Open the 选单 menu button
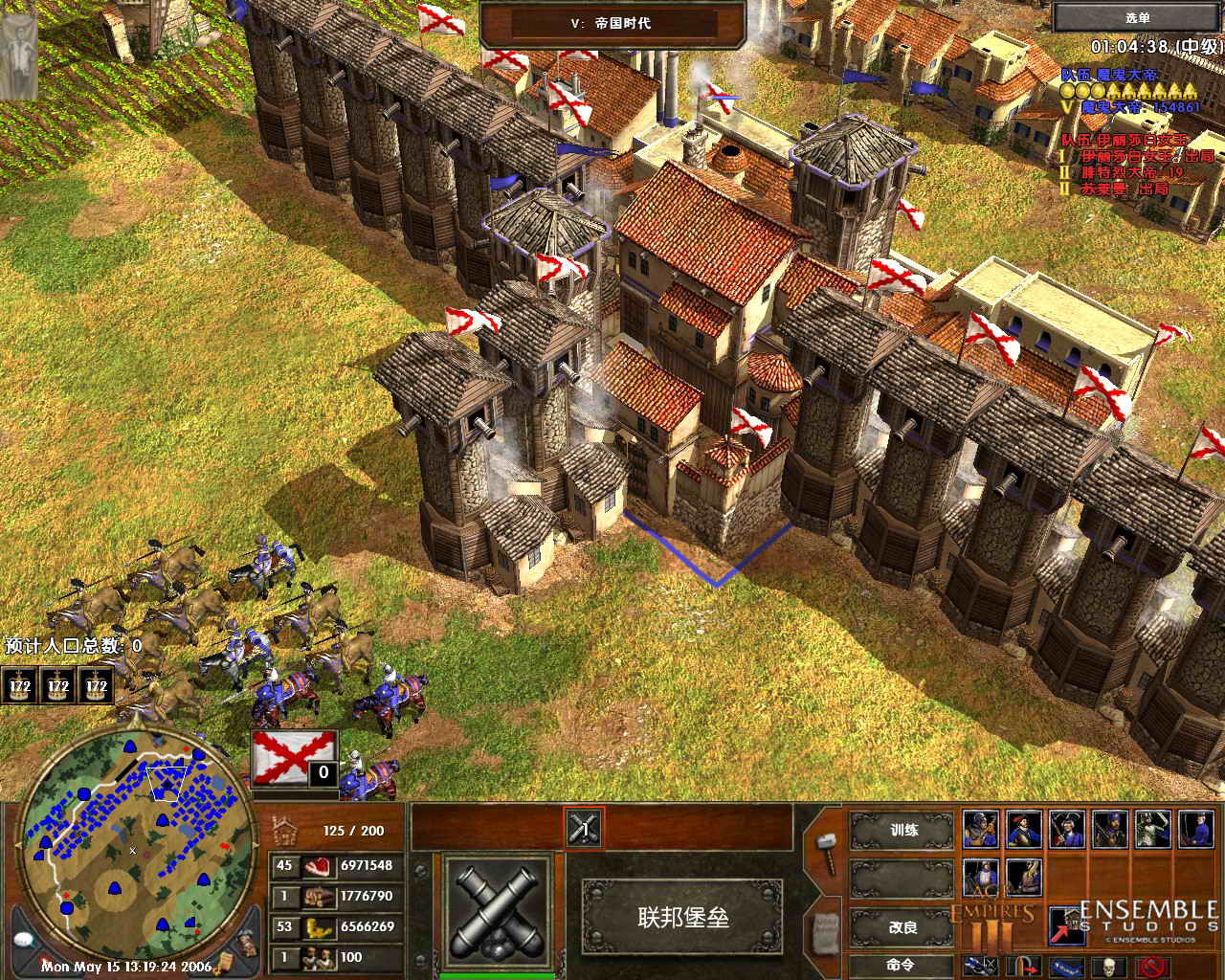Screen dimensions: 1225x980 1137,18
